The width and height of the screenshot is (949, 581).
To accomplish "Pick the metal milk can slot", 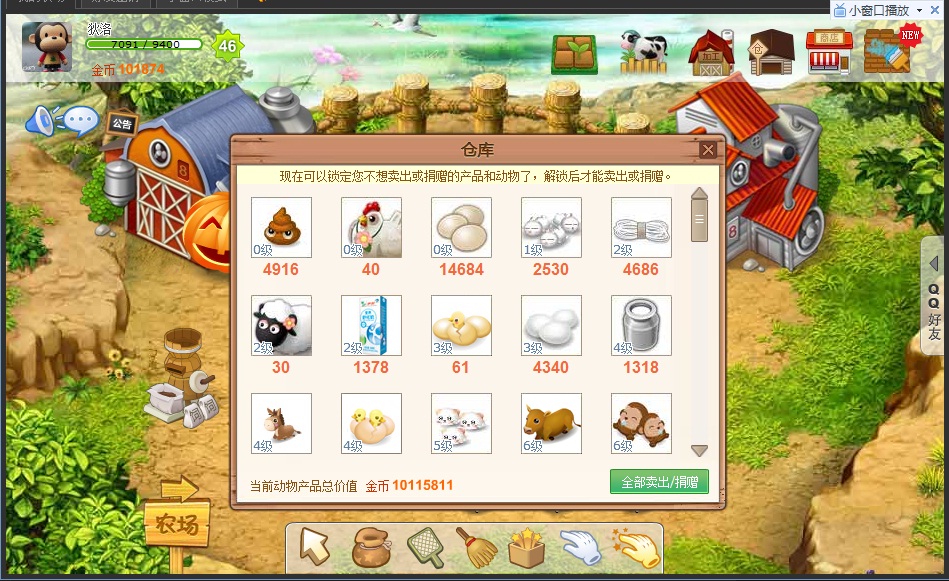I will [641, 325].
